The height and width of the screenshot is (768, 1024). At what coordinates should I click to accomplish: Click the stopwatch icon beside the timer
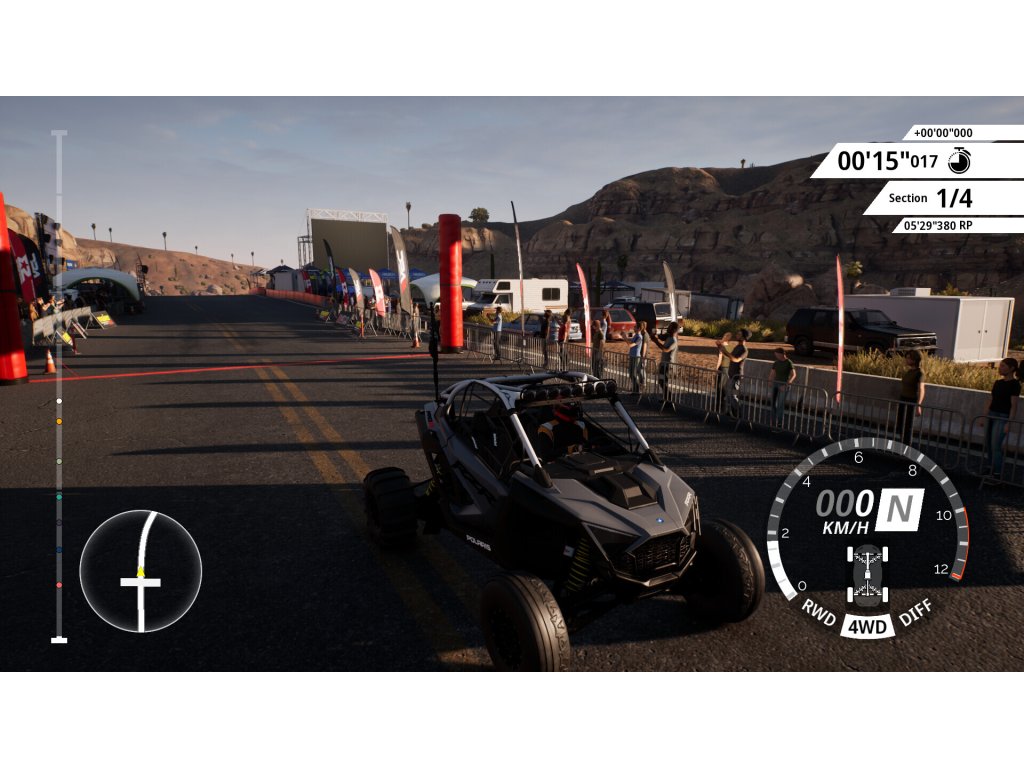point(959,160)
